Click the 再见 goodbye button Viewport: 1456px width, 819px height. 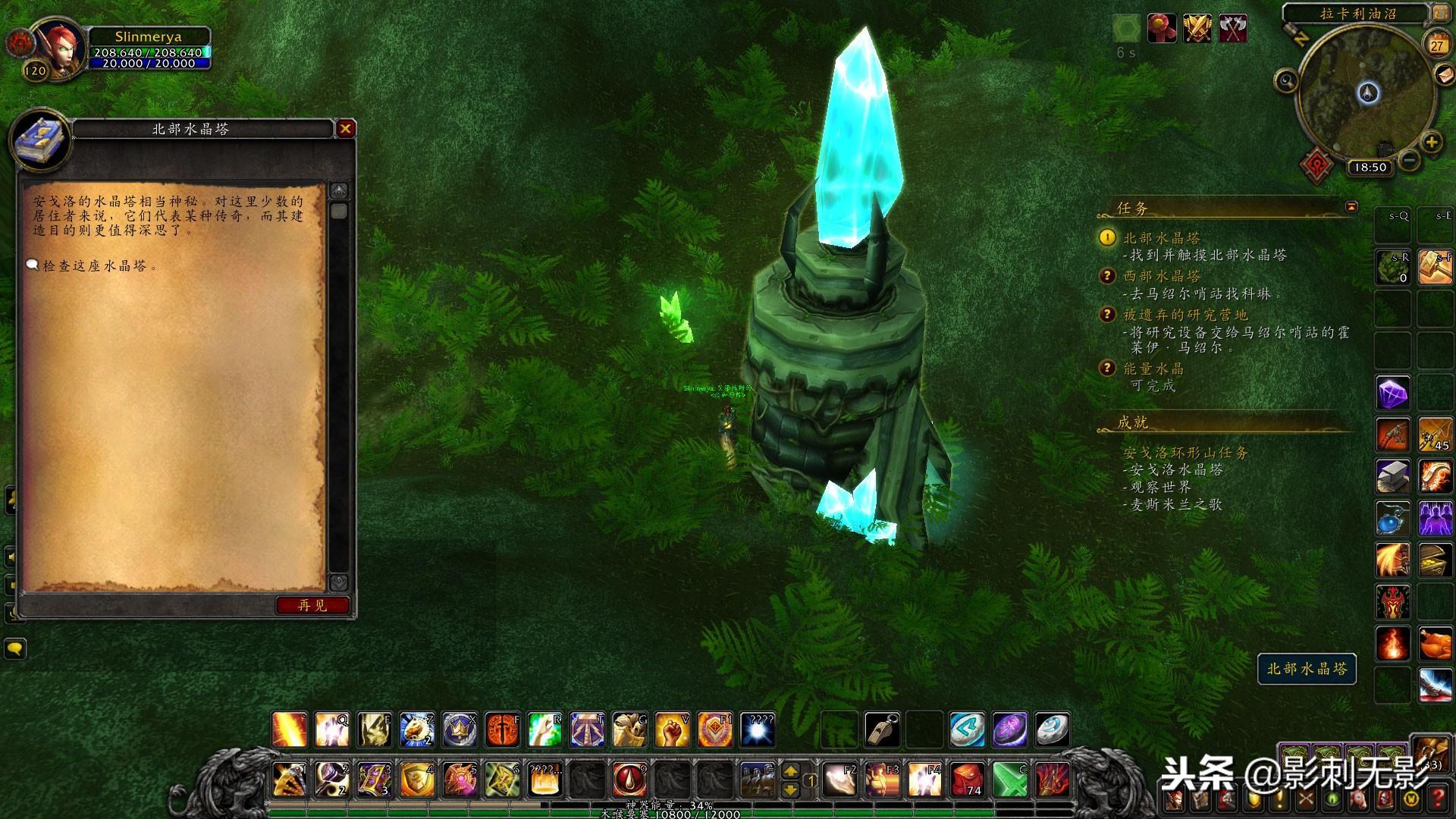tap(312, 605)
